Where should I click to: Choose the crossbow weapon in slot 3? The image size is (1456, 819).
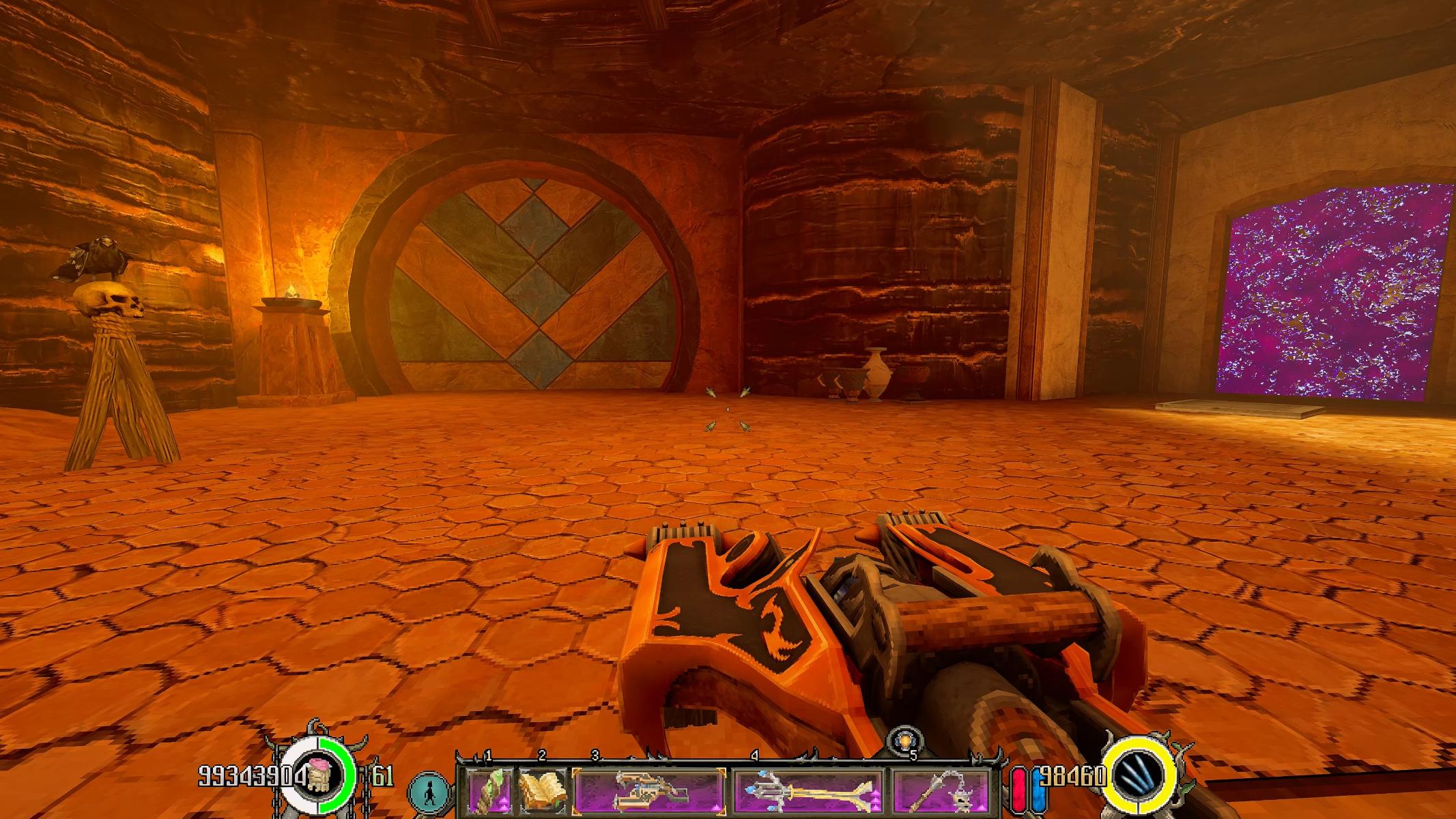(648, 790)
